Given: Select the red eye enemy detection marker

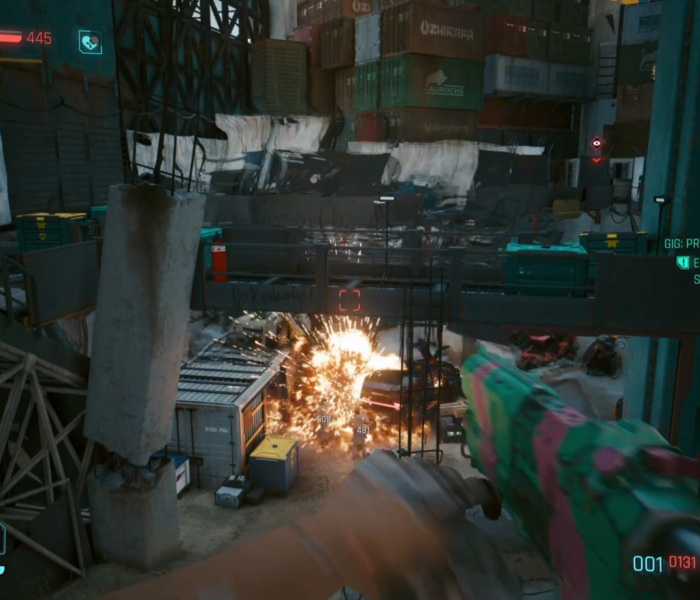Looking at the screenshot, I should 597,144.
